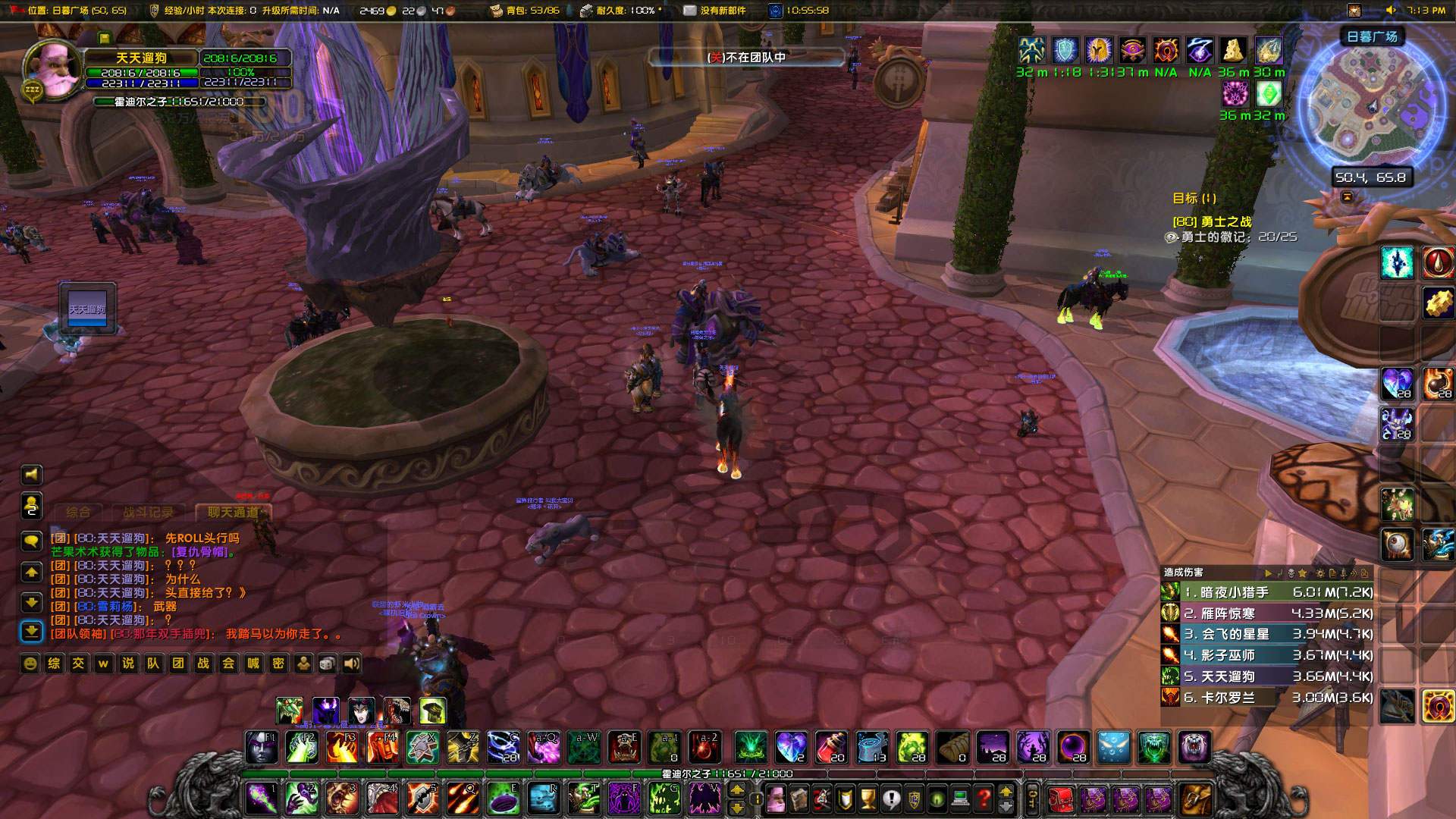Open the red backpack bag
This screenshot has width=1456, height=819.
click(x=1061, y=800)
